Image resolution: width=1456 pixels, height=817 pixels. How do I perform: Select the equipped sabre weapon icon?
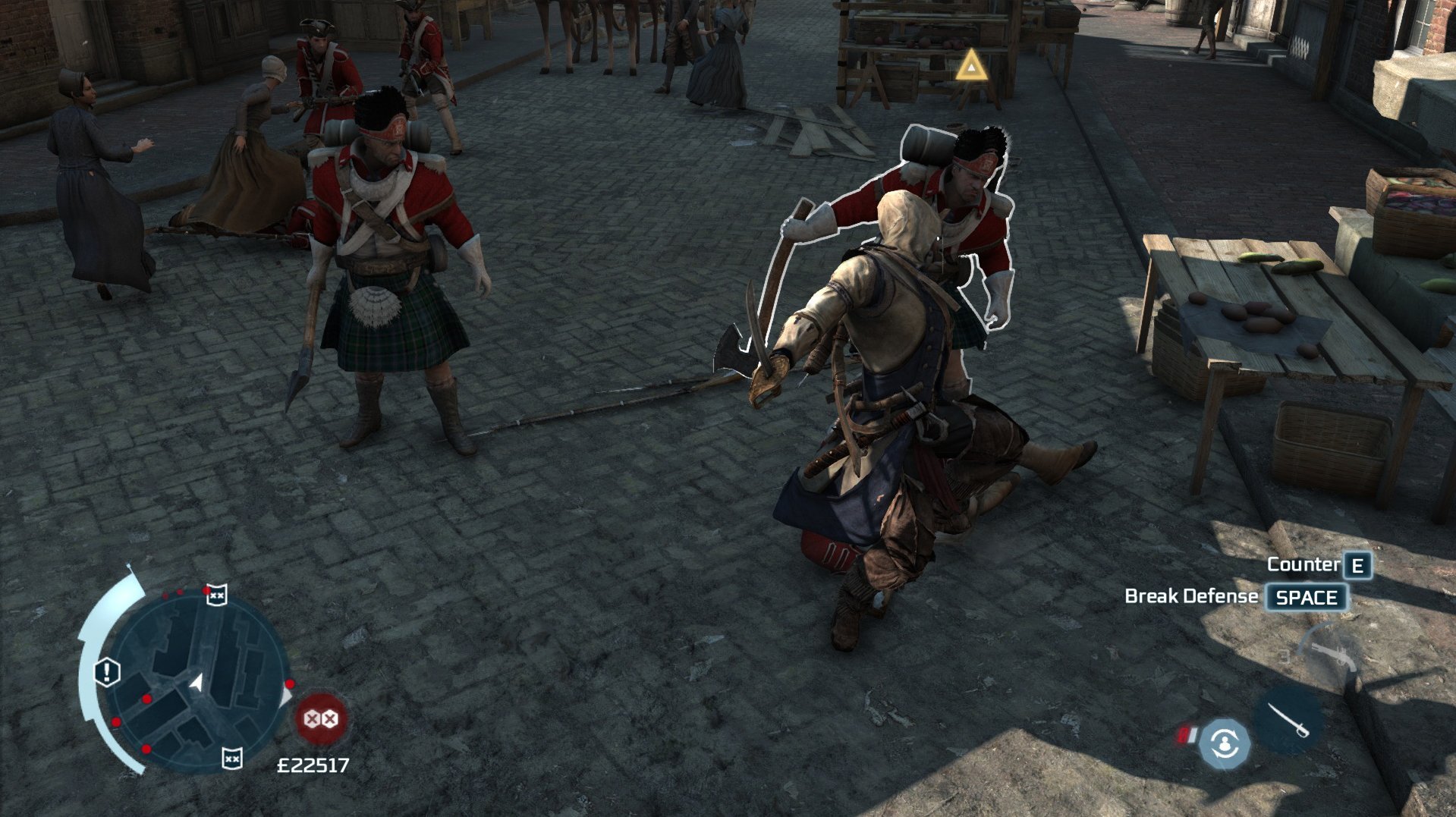[x=1288, y=720]
